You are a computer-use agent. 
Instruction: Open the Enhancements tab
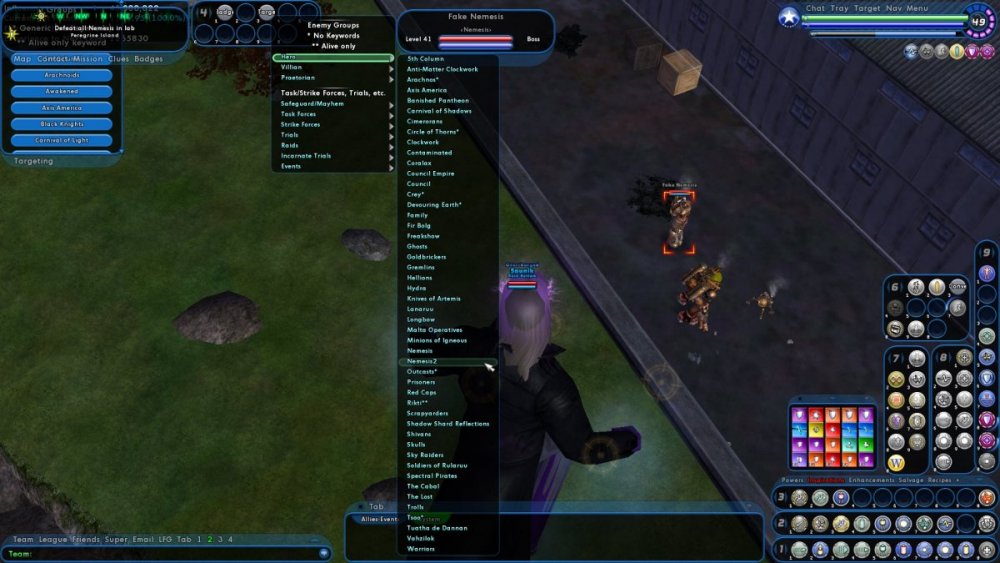[870, 480]
